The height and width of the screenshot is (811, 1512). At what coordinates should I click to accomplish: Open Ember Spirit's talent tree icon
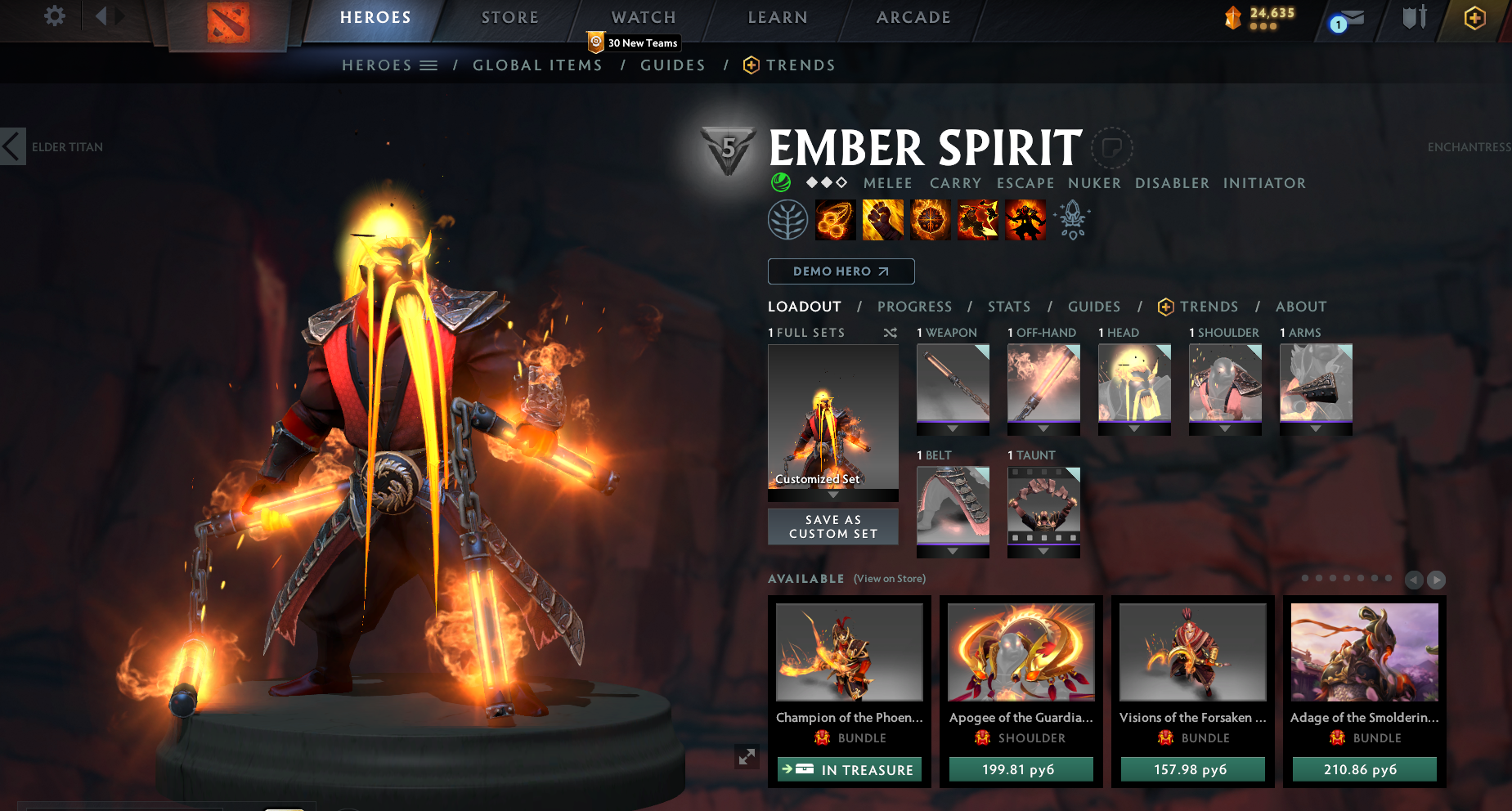787,219
